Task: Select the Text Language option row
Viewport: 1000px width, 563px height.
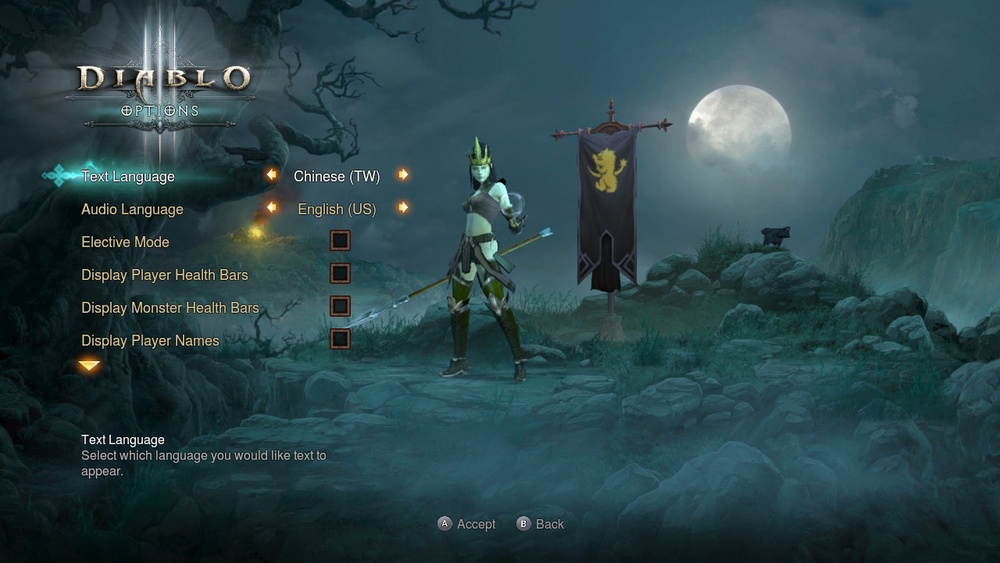Action: click(x=128, y=177)
